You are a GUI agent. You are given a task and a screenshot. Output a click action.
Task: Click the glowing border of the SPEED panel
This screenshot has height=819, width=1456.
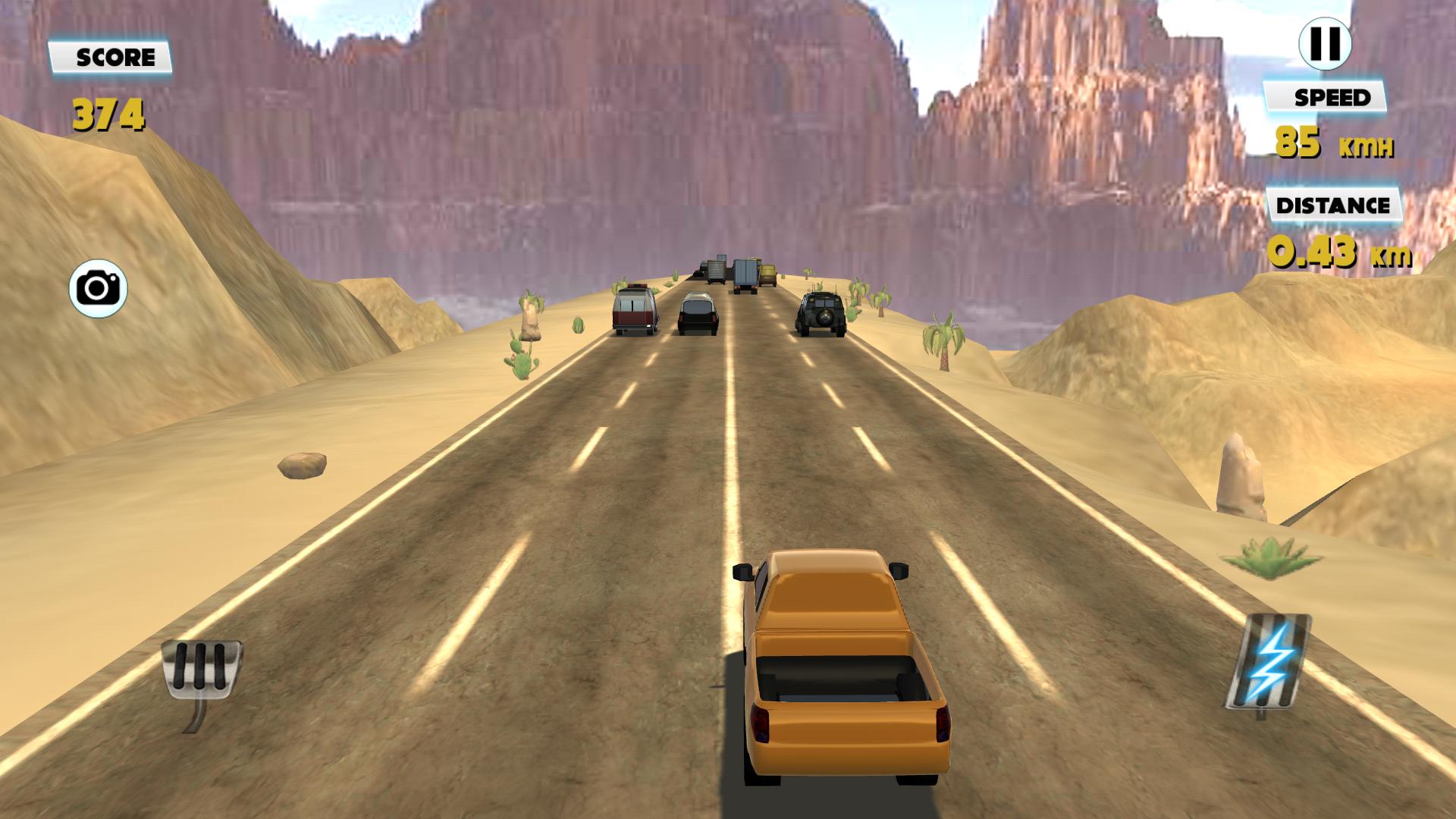[x=1268, y=97]
